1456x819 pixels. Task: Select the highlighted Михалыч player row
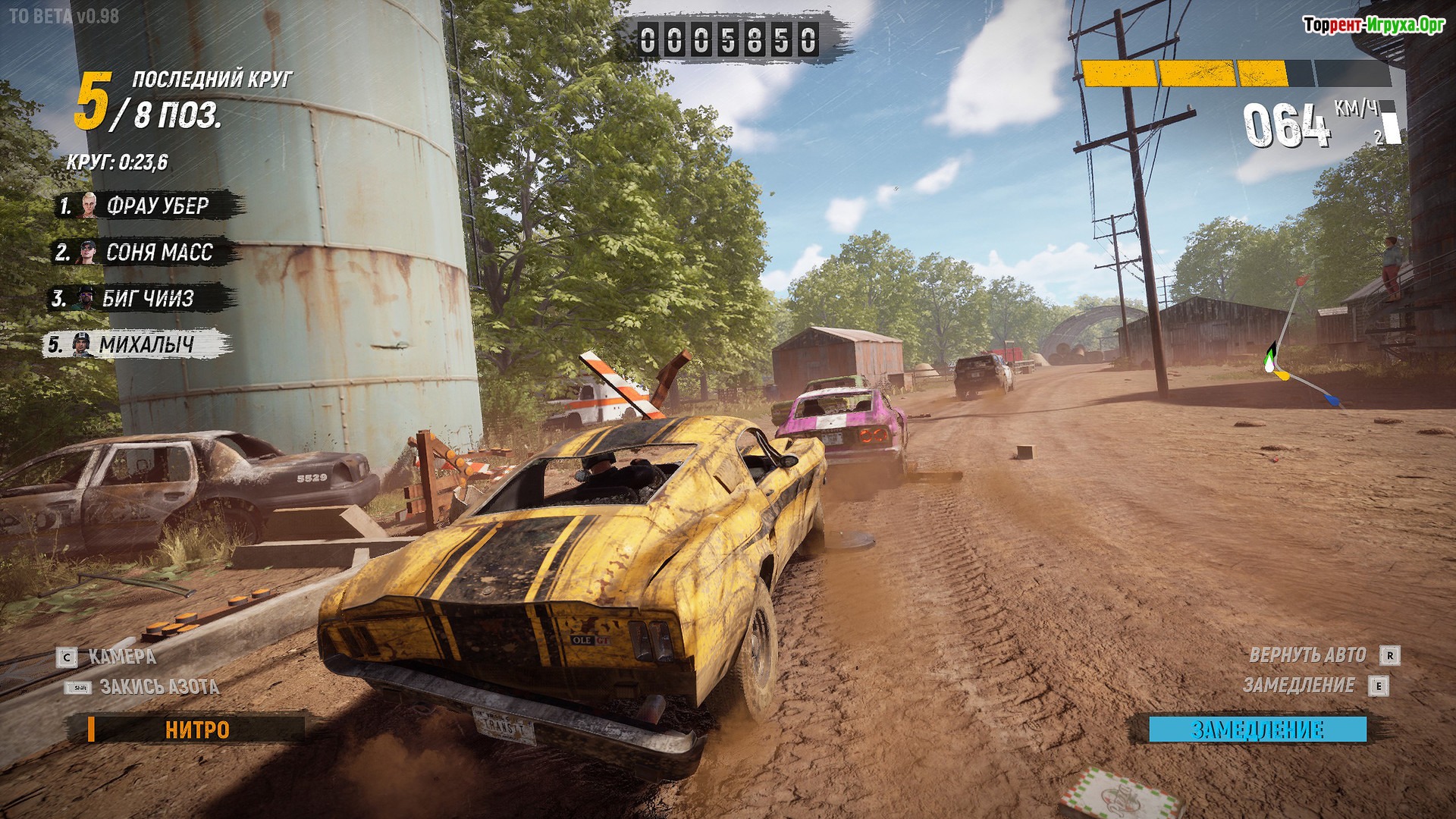coord(138,345)
